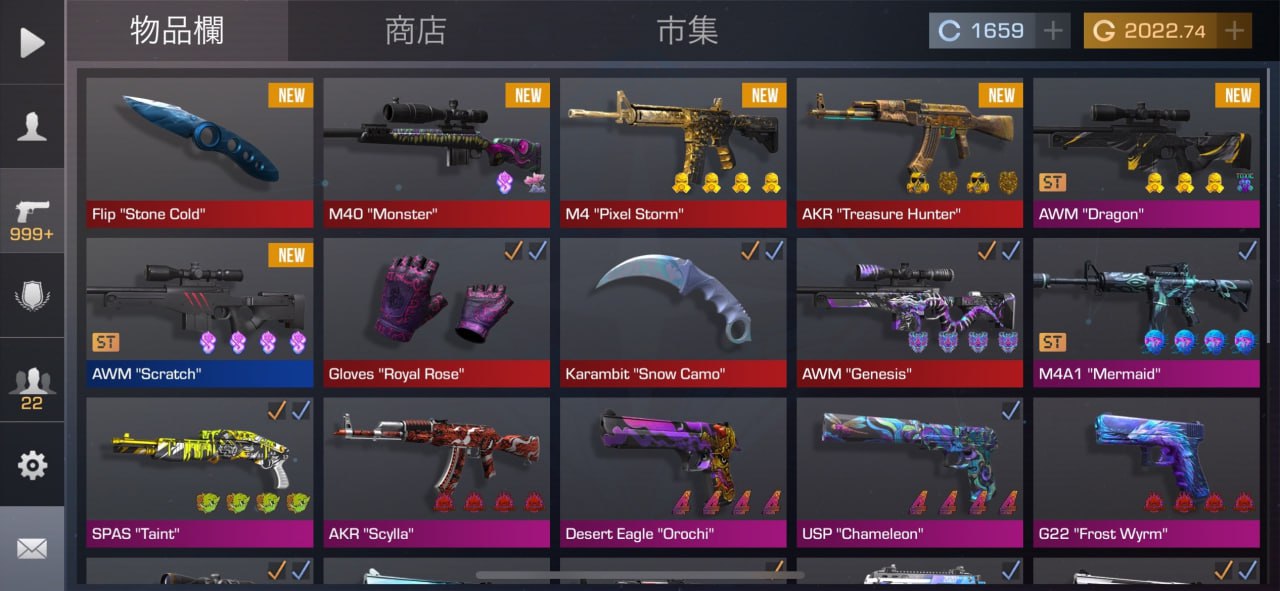Open the envelope mailbox
Viewport: 1280px width, 591px height.
click(x=32, y=548)
